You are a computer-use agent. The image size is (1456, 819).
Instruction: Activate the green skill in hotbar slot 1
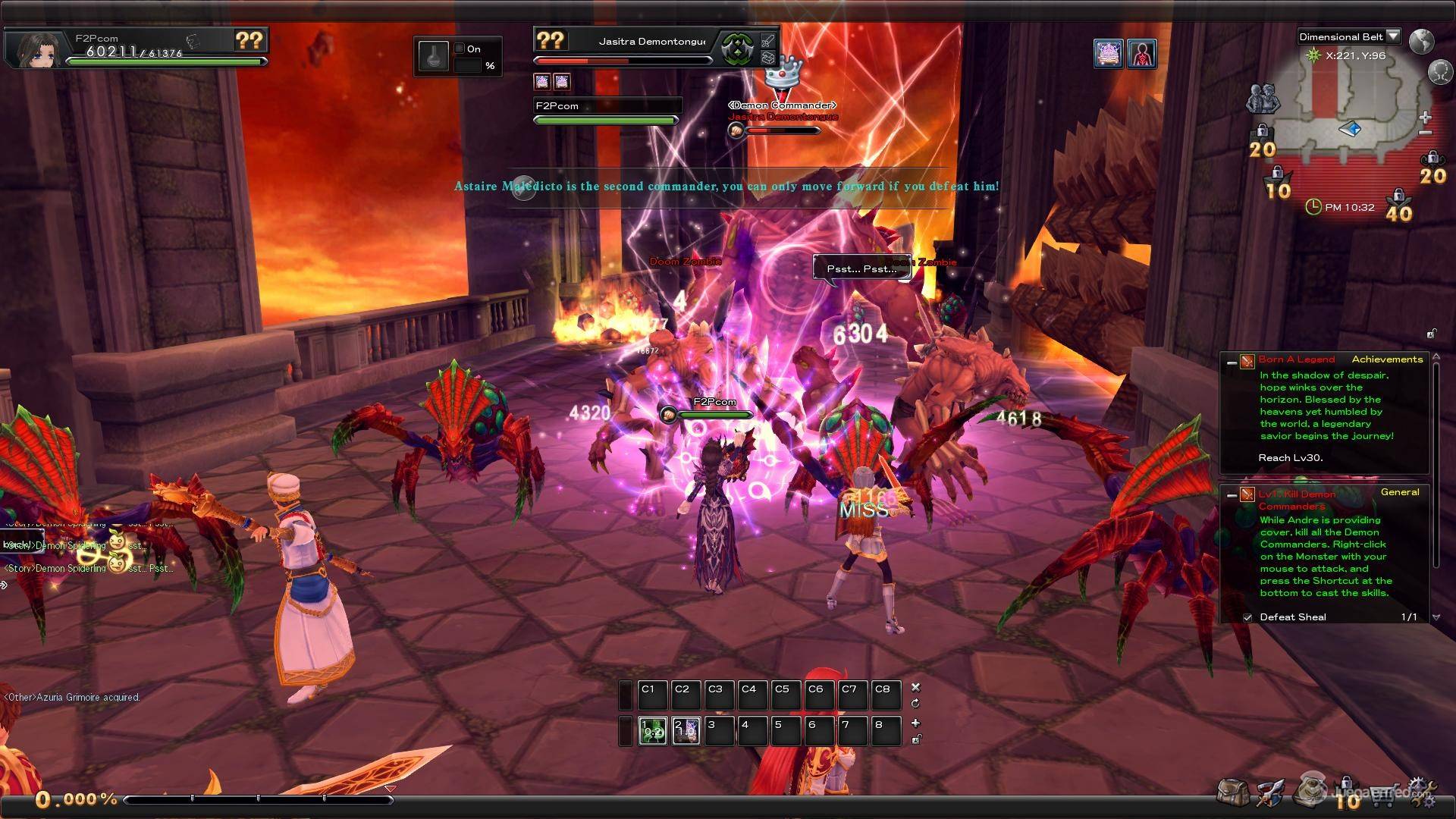pyautogui.click(x=652, y=730)
